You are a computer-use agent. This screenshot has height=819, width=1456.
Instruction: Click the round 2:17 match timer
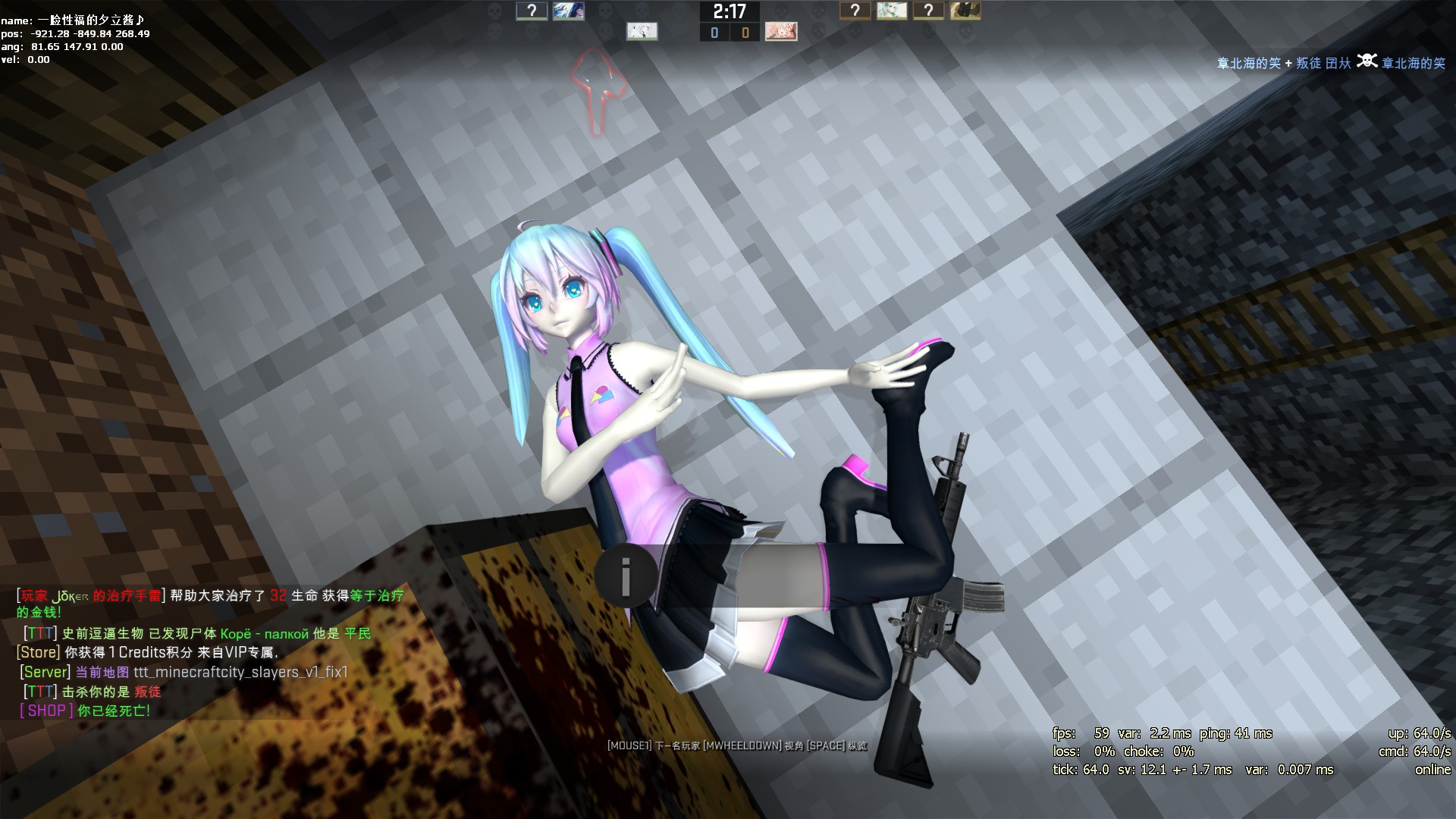730,12
